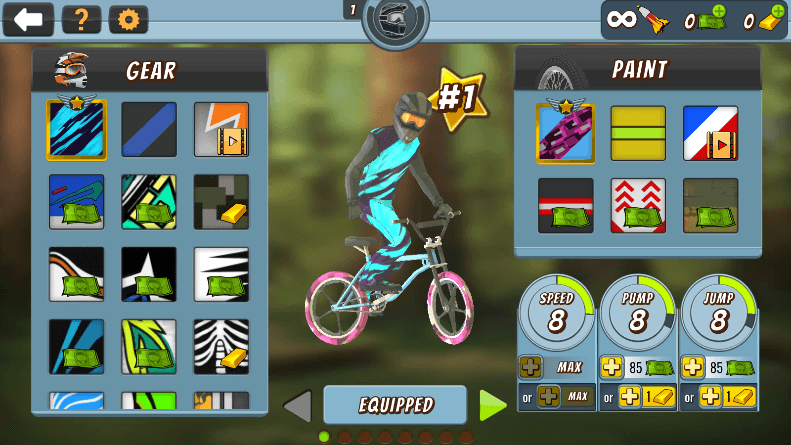This screenshot has width=791, height=445.
Task: Select the skeleton ribcage gear outfit
Action: tap(221, 346)
